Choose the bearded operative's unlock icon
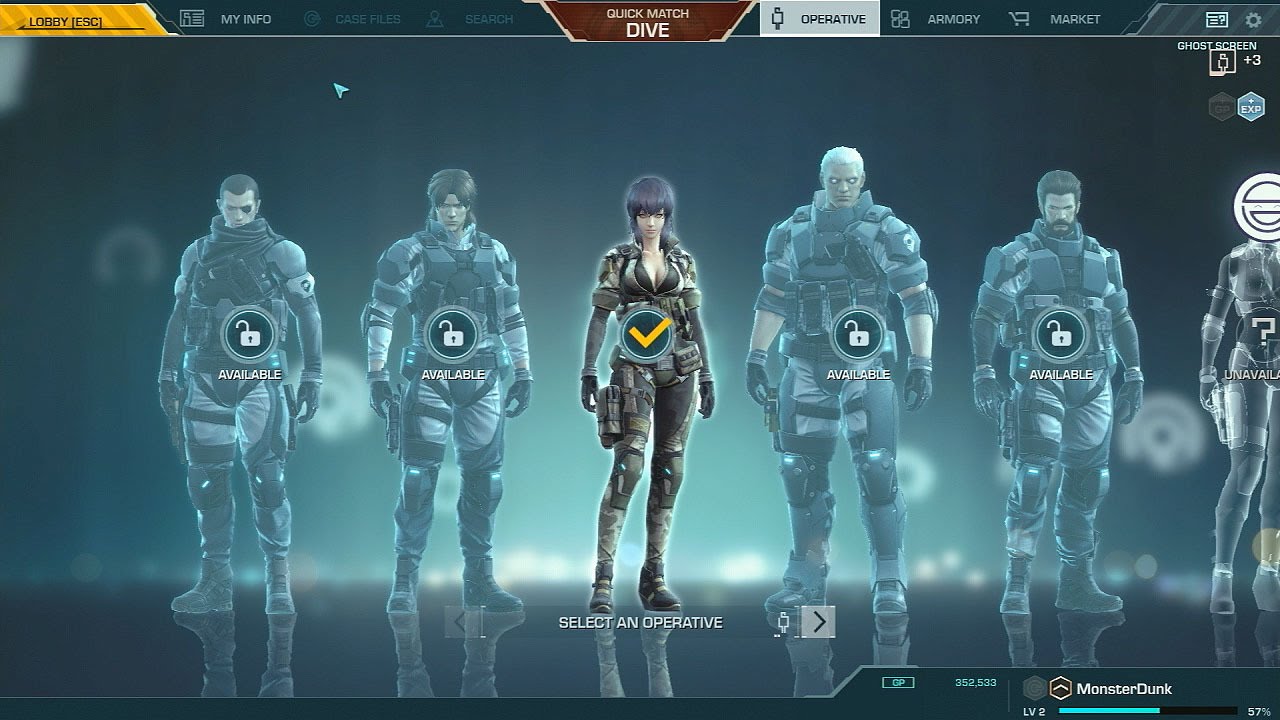Viewport: 1280px width, 720px height. point(1061,336)
